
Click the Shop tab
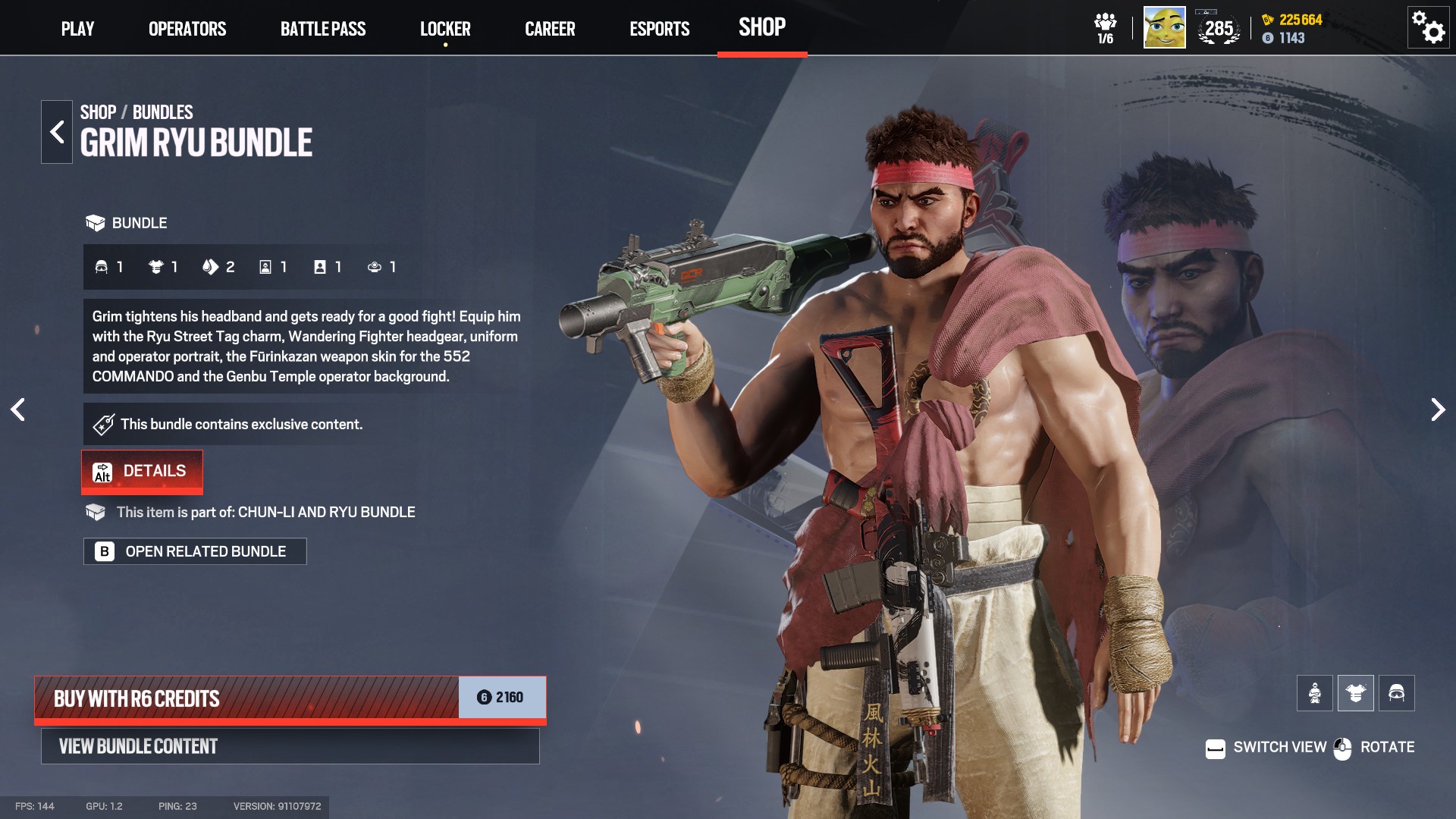click(762, 27)
